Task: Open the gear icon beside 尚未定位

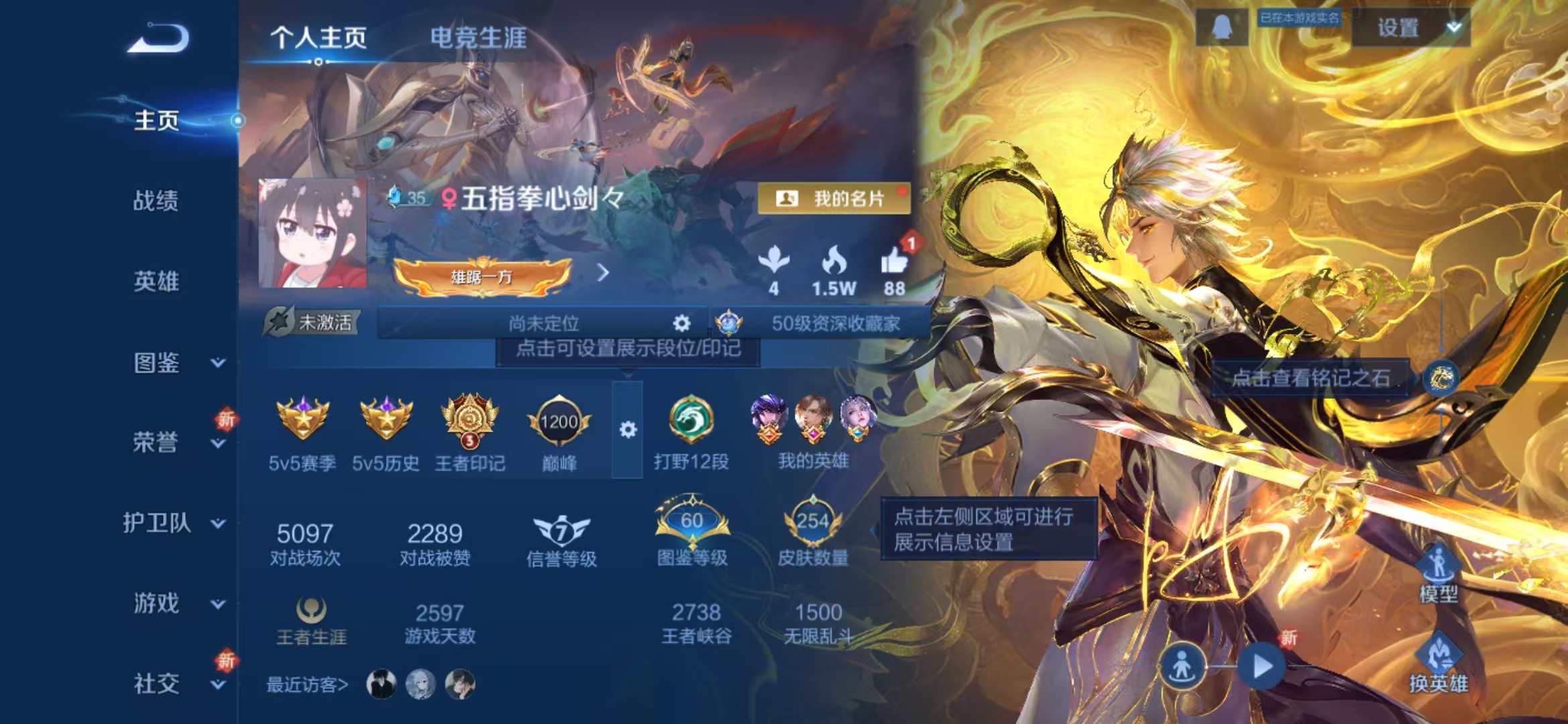Action: [x=681, y=324]
